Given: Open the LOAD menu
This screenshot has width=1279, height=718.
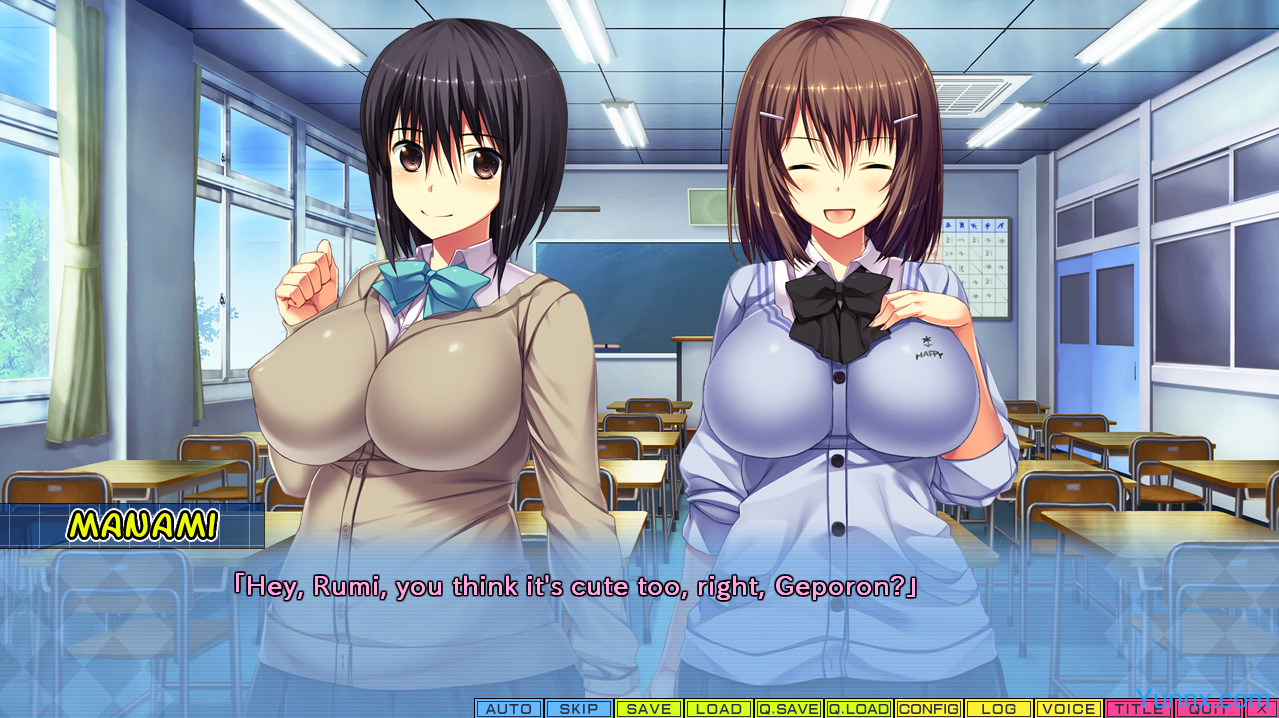Looking at the screenshot, I should click(719, 709).
